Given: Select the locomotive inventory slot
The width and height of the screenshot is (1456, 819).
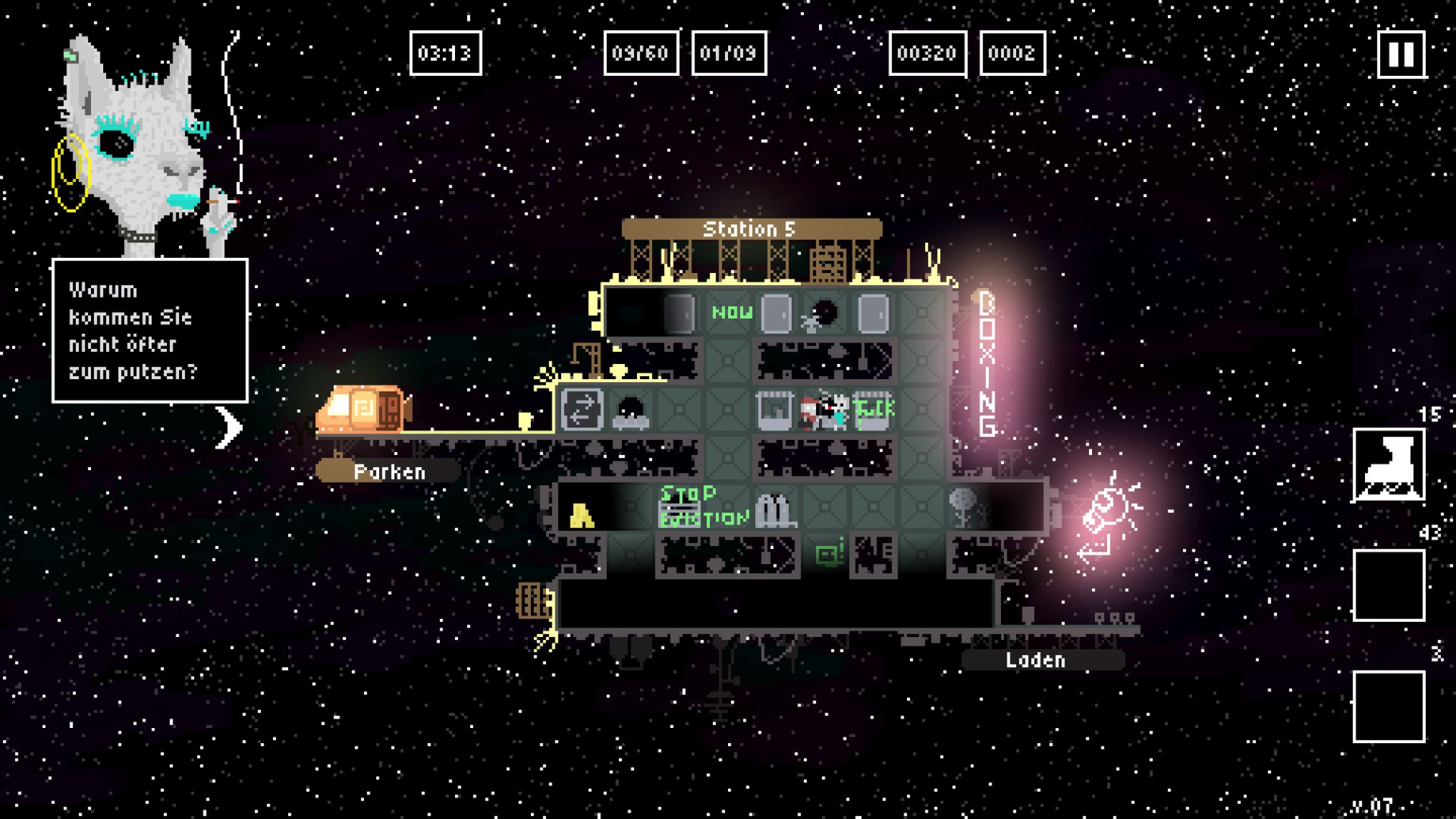Looking at the screenshot, I should (x=1389, y=465).
